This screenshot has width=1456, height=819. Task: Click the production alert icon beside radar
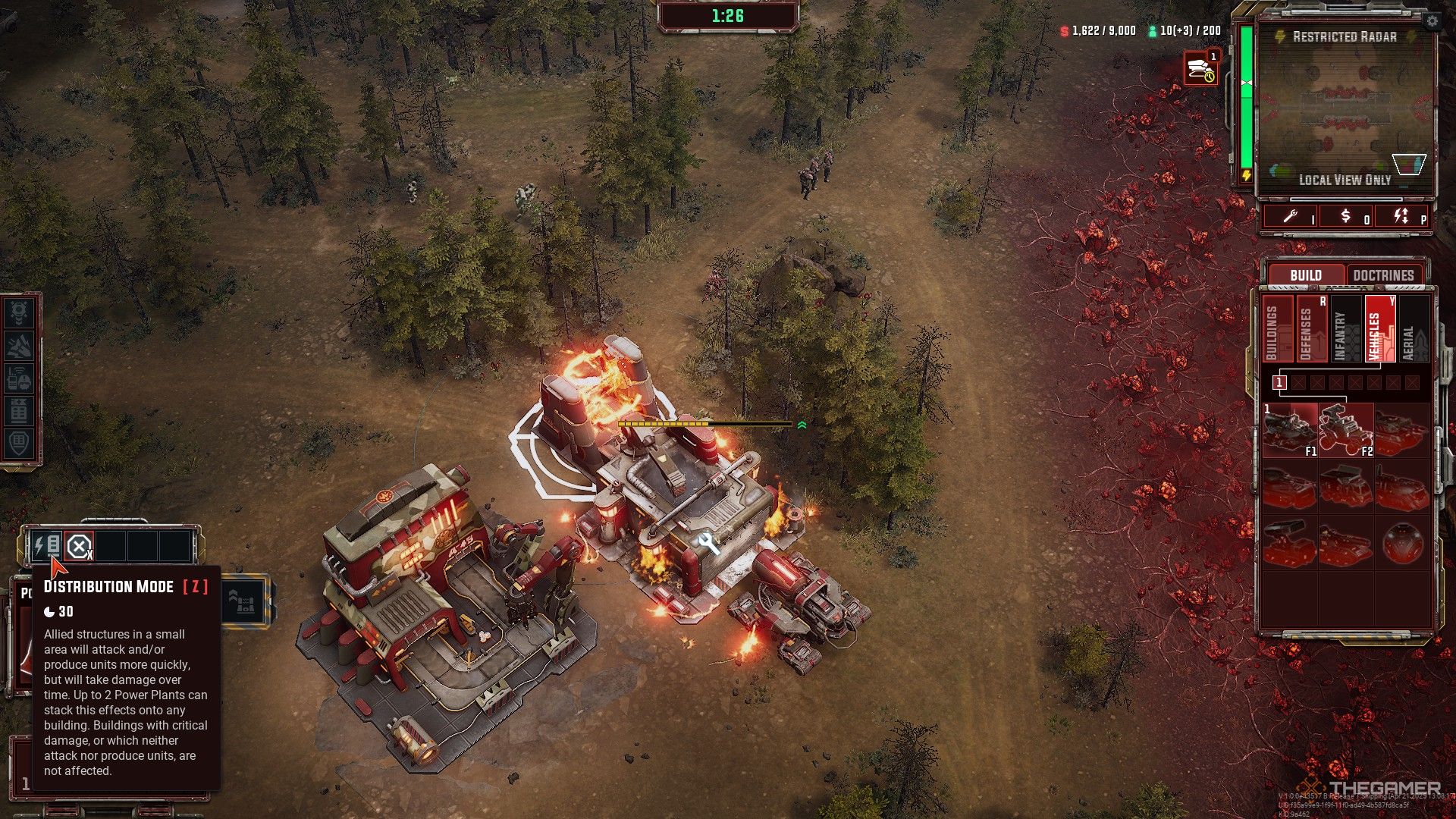pos(1200,69)
